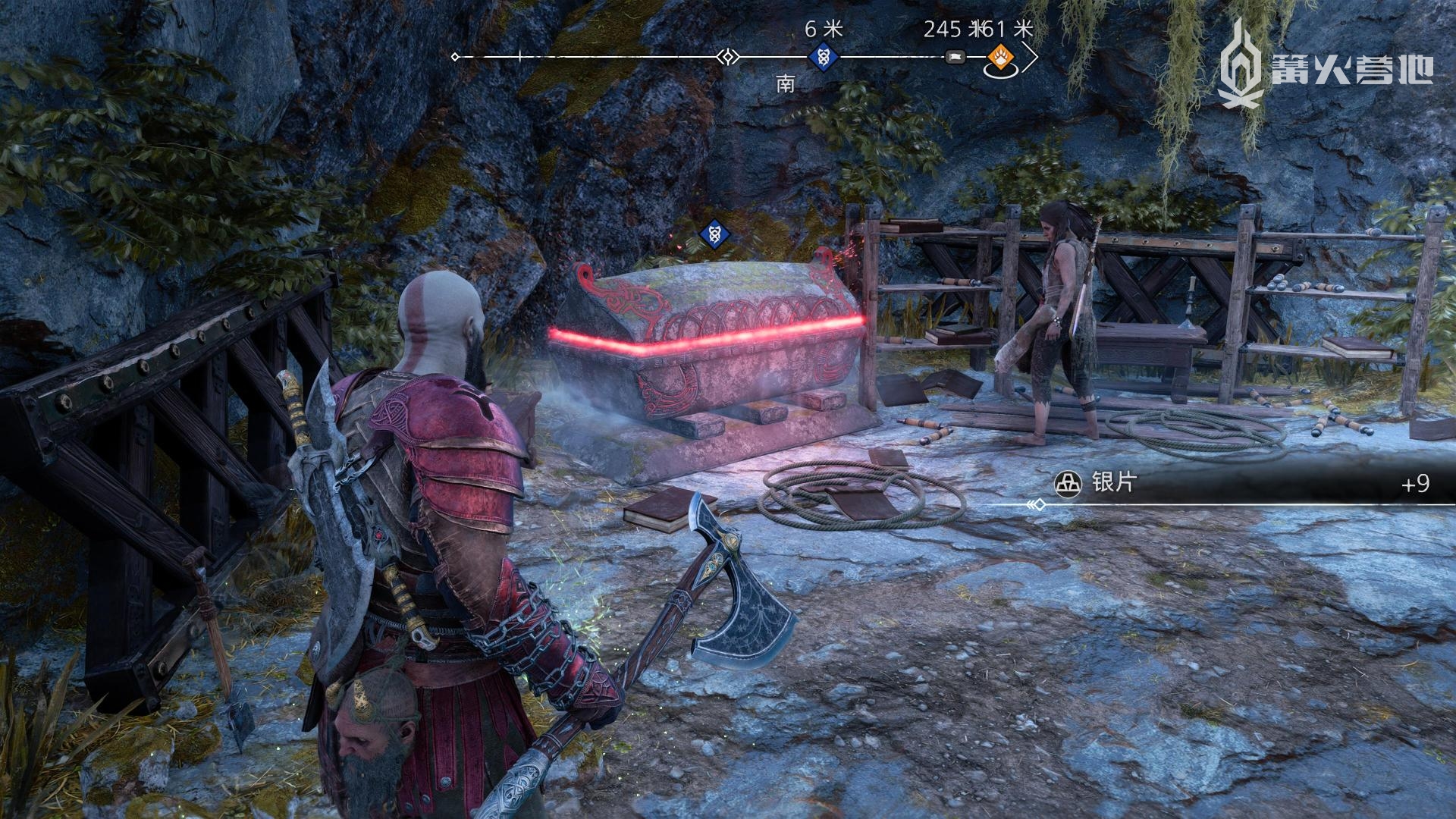Click the white center diamond on the compass
1456x819 pixels.
pos(729,57)
